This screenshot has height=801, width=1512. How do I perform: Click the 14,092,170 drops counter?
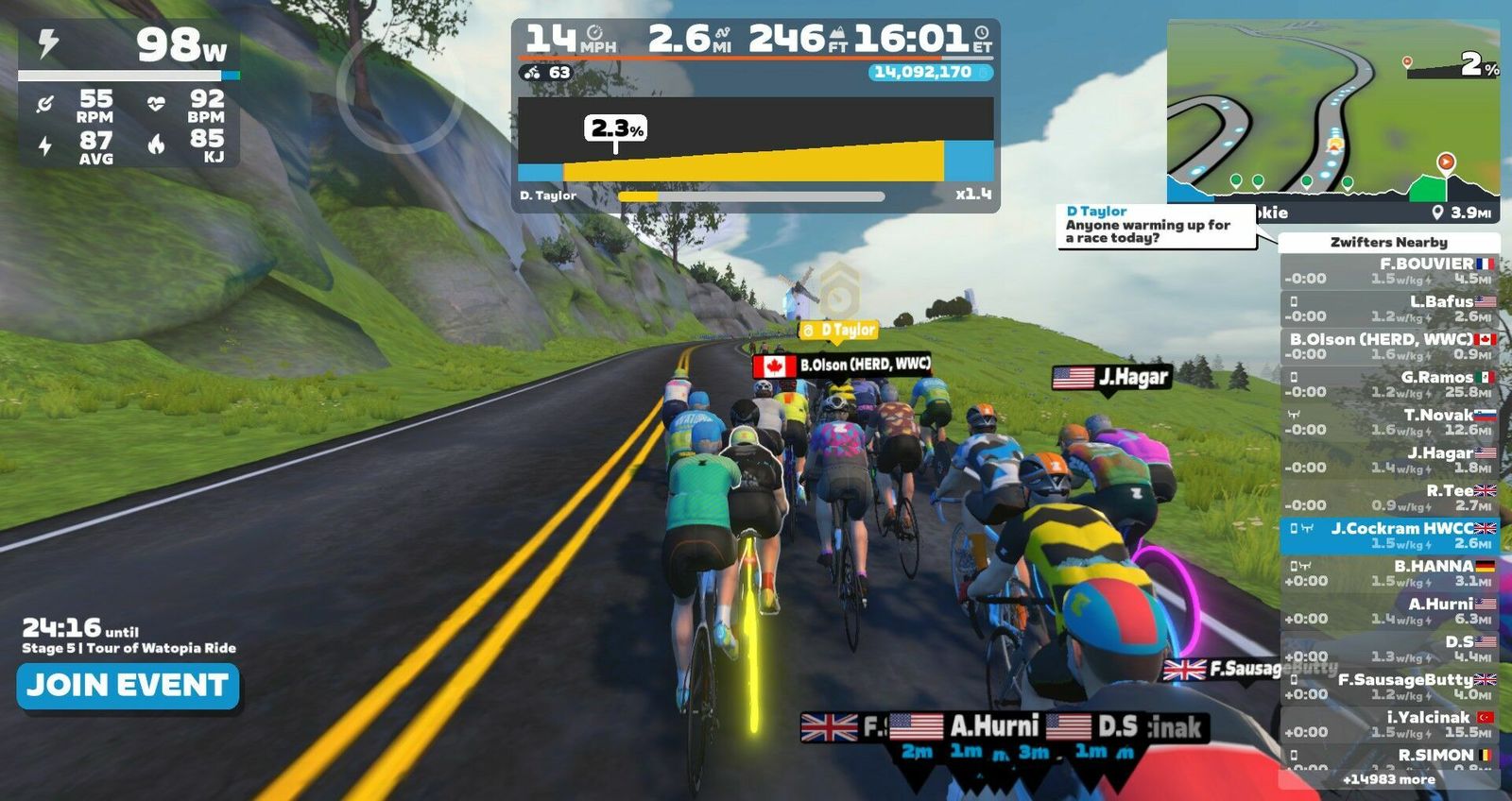pos(930,72)
